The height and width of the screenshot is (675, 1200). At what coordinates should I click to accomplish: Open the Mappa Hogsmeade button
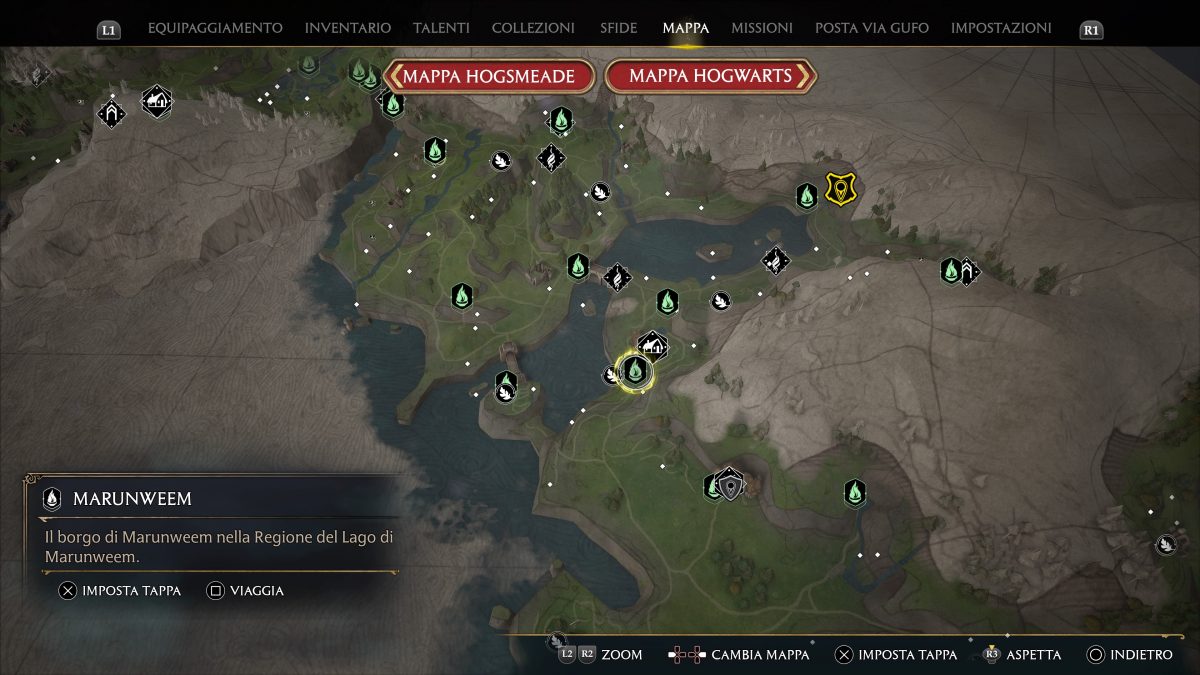[489, 76]
